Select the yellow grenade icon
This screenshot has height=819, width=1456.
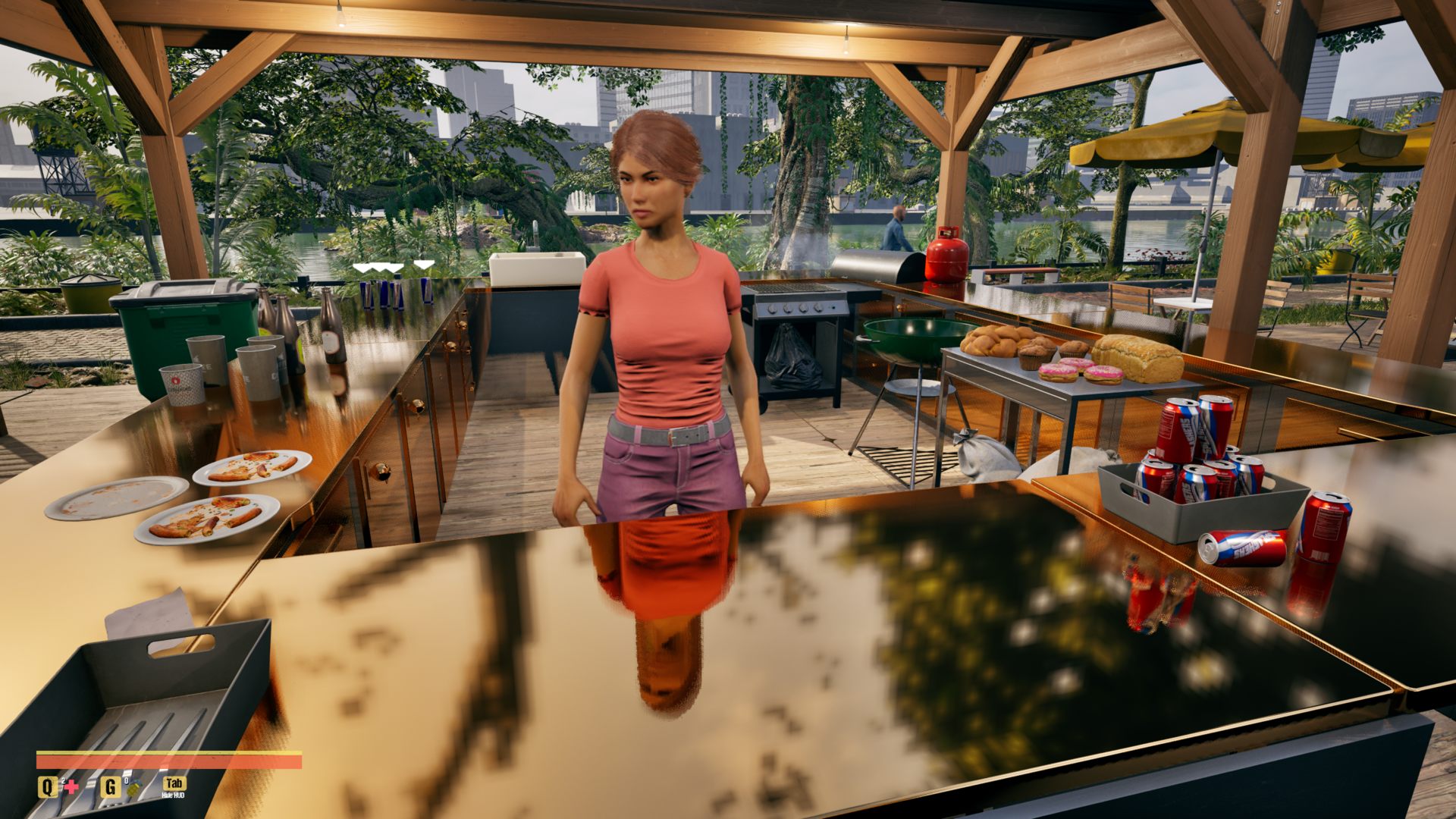click(133, 789)
